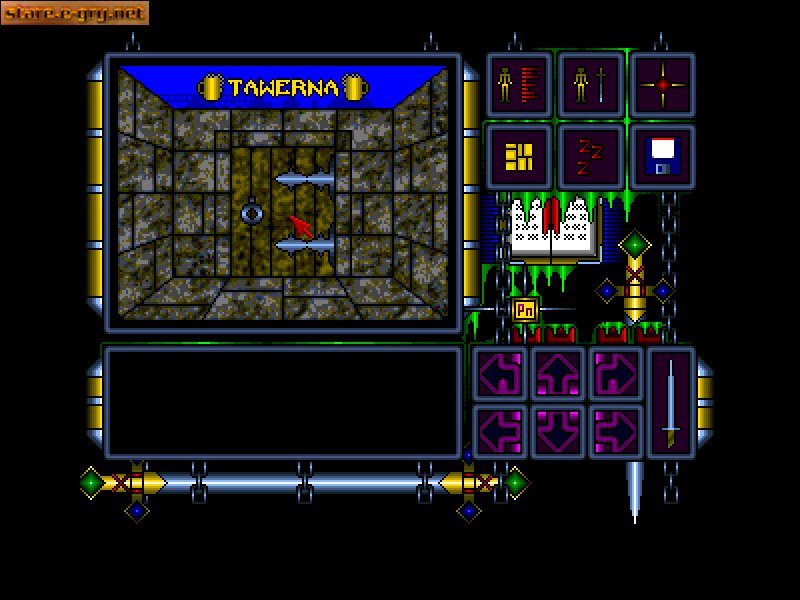Rest using the red Zzz sleep icon

[x=590, y=157]
